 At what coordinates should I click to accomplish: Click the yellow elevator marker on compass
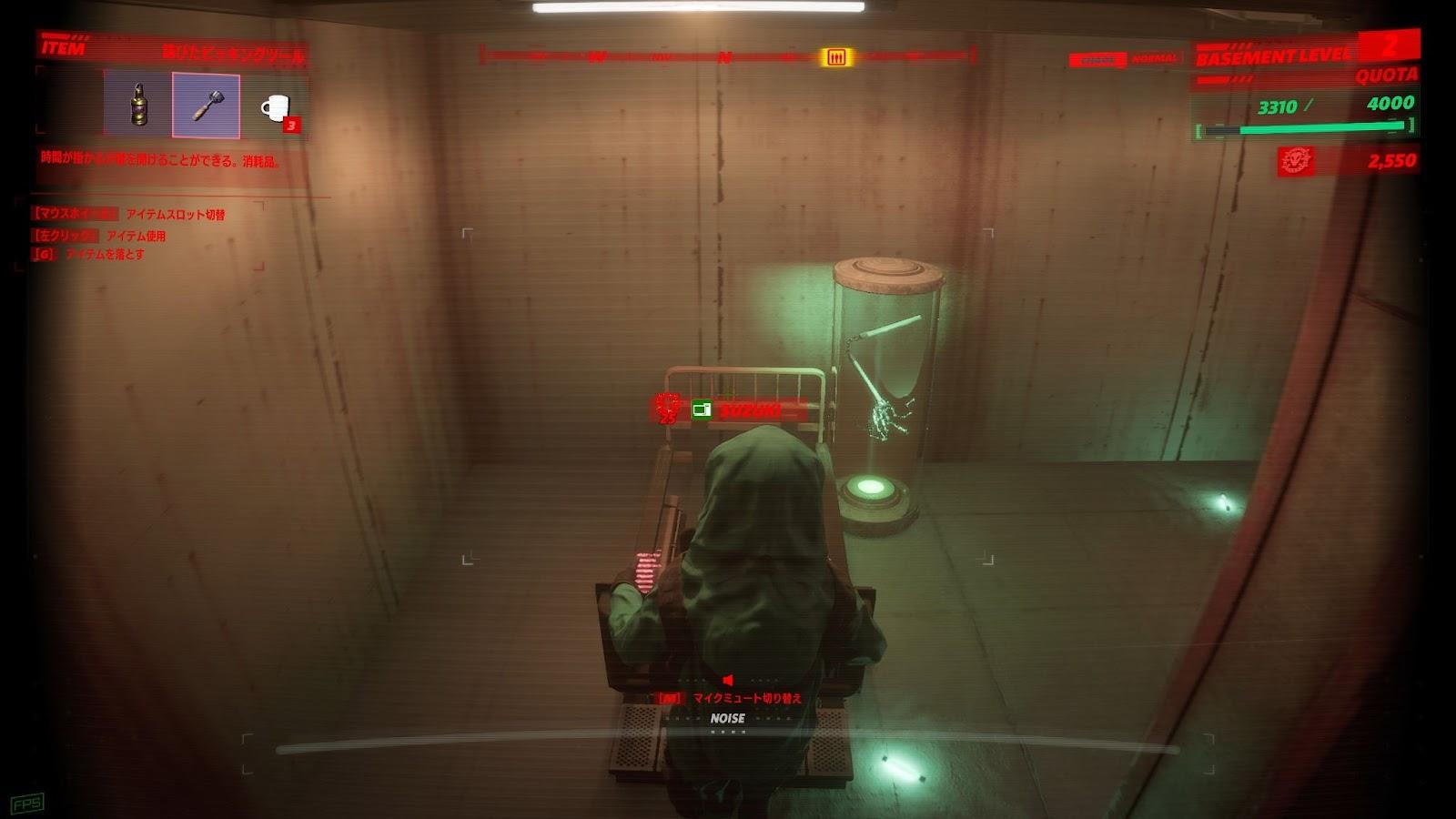835,57
